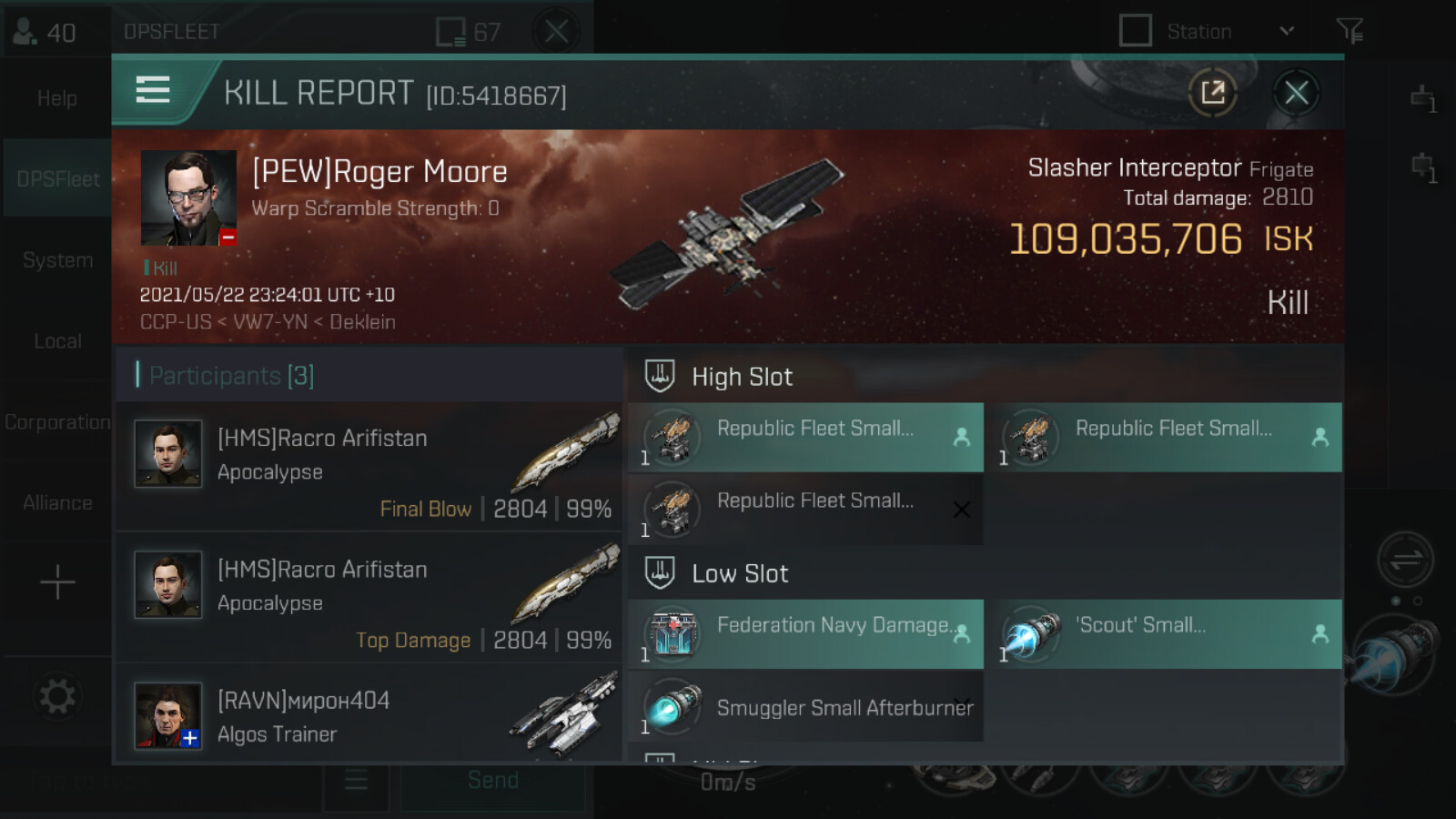Share the kill report via export icon
The height and width of the screenshot is (819, 1456).
pos(1213,93)
